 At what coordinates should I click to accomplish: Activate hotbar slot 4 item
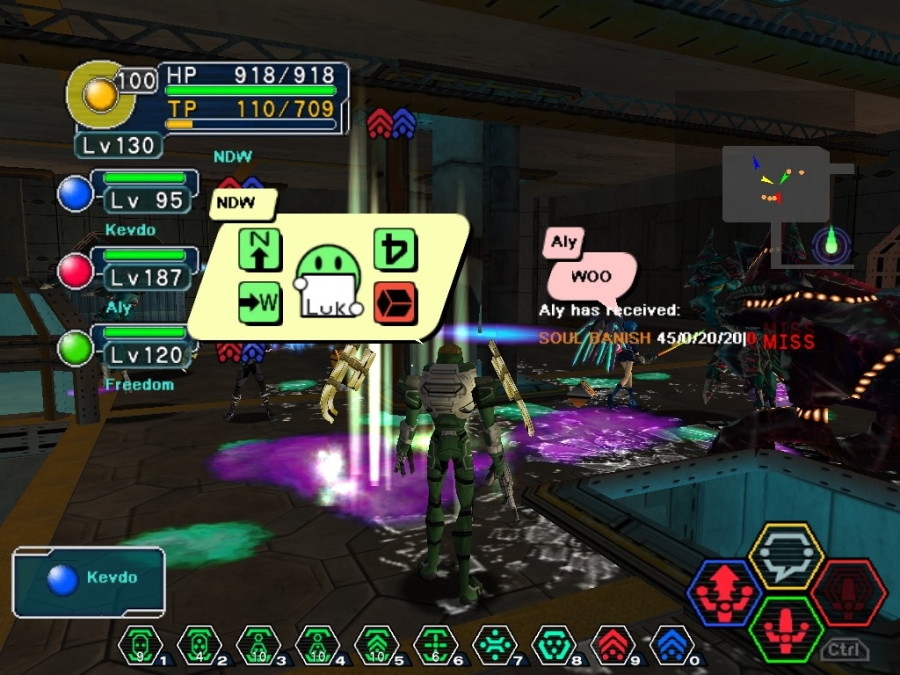(316, 645)
